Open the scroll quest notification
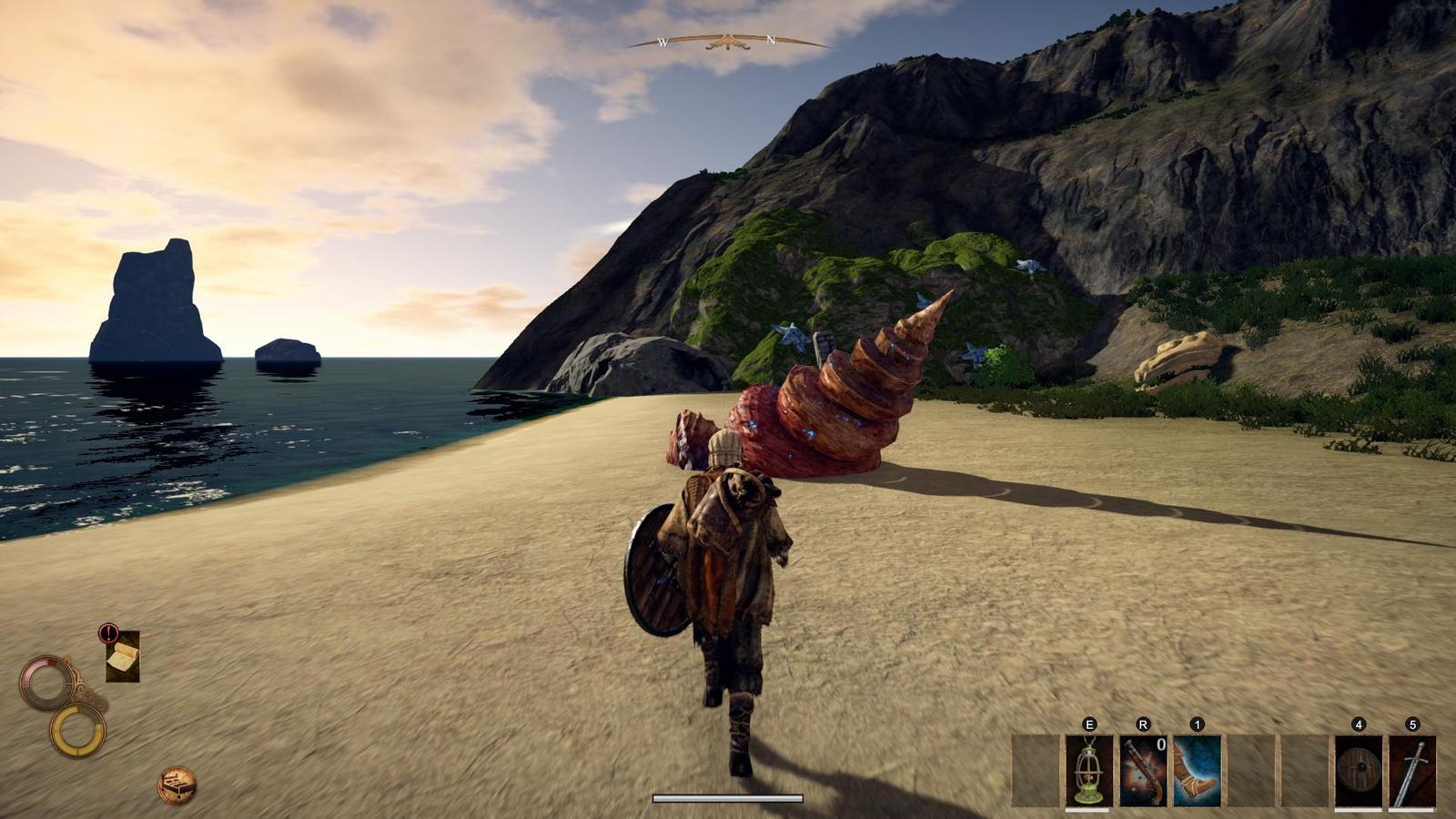1456x819 pixels. [122, 656]
